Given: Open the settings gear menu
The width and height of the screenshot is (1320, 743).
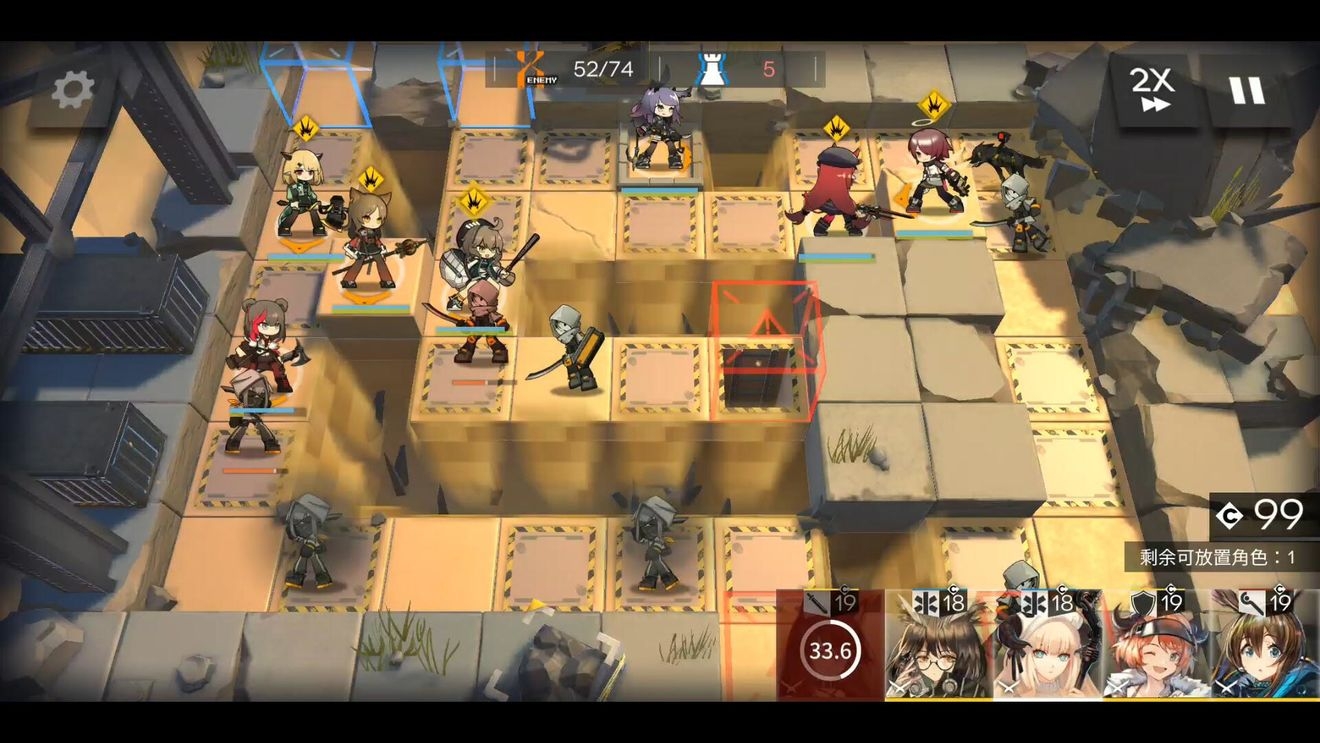Looking at the screenshot, I should point(73,90).
